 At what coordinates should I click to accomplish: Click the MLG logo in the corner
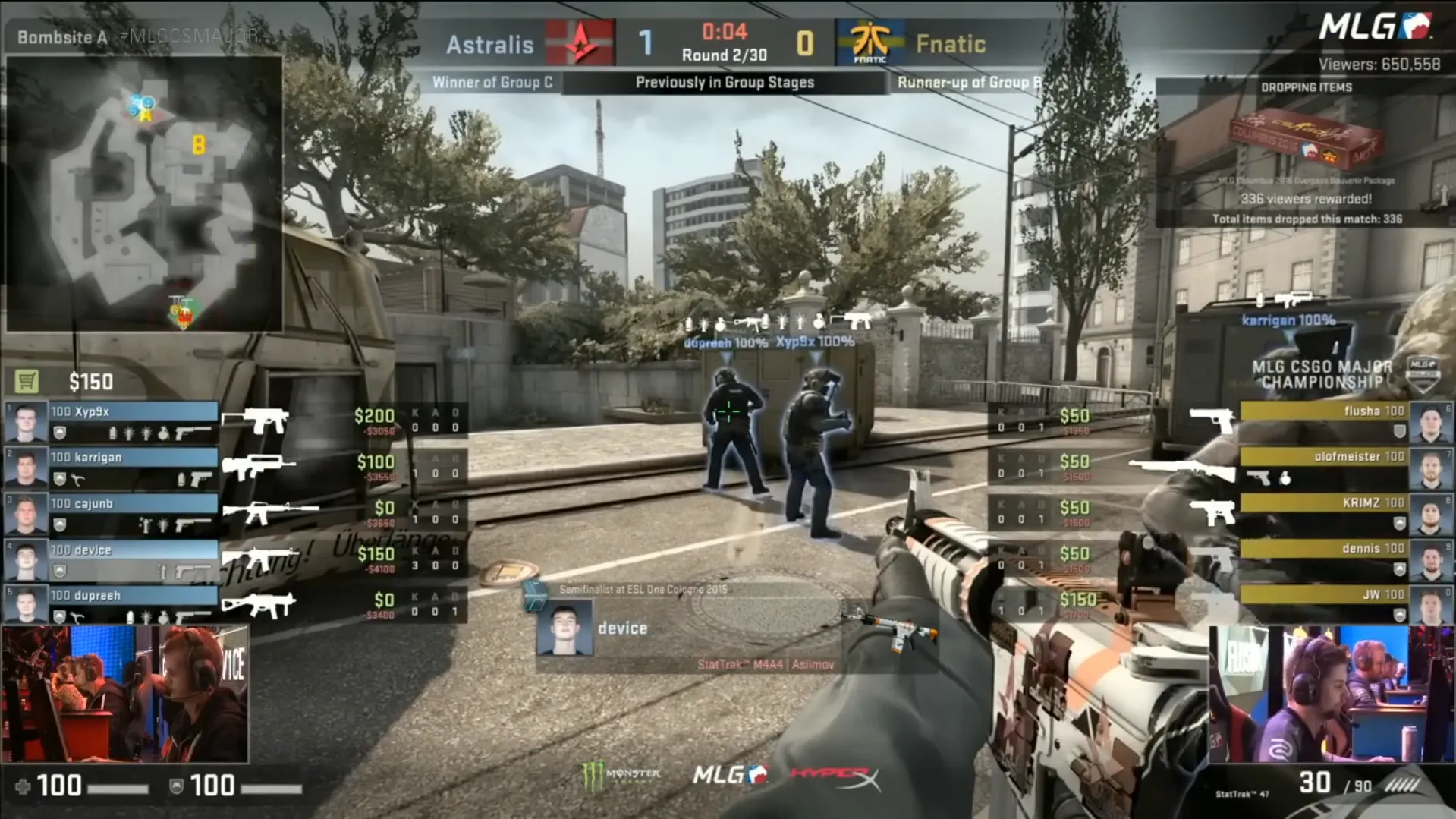click(1374, 27)
